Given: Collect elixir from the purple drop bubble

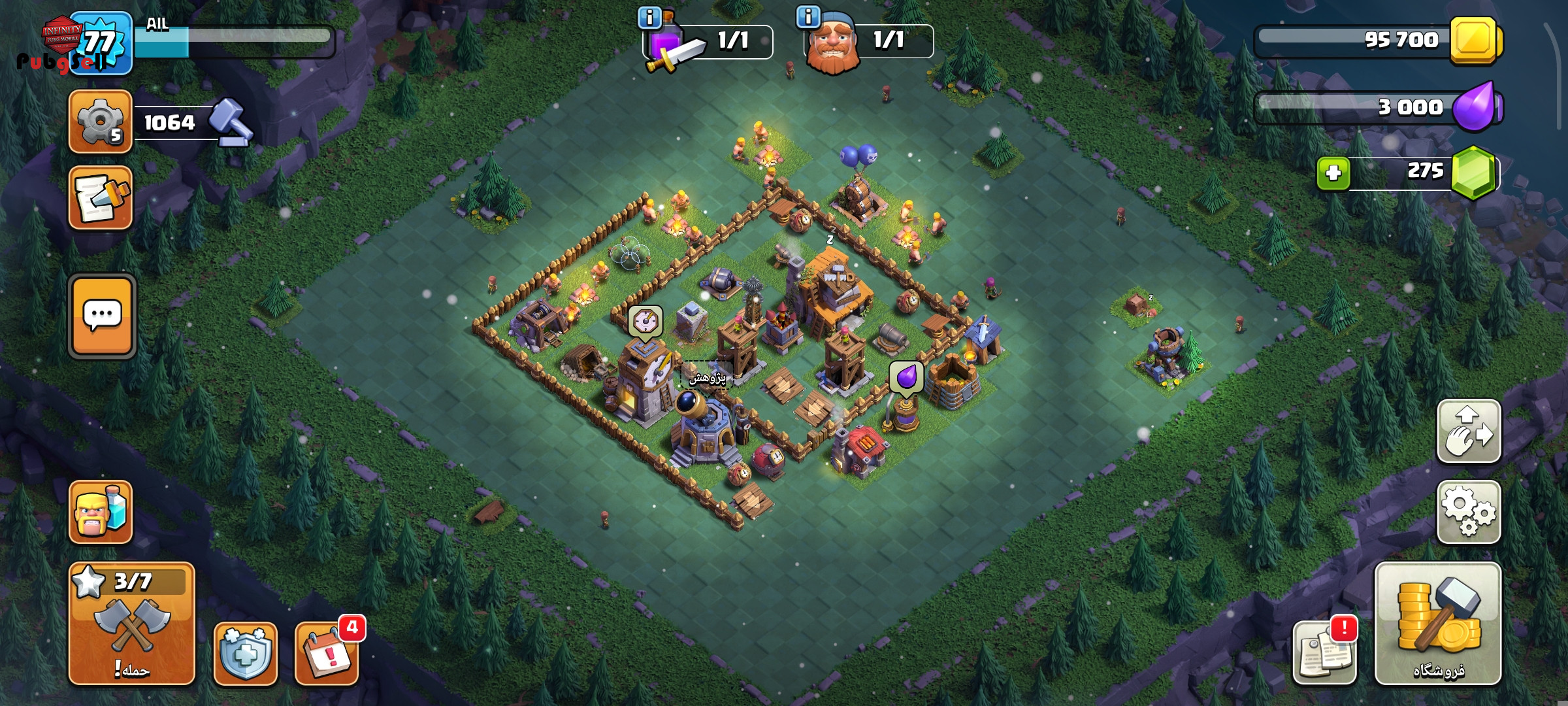Looking at the screenshot, I should [906, 378].
